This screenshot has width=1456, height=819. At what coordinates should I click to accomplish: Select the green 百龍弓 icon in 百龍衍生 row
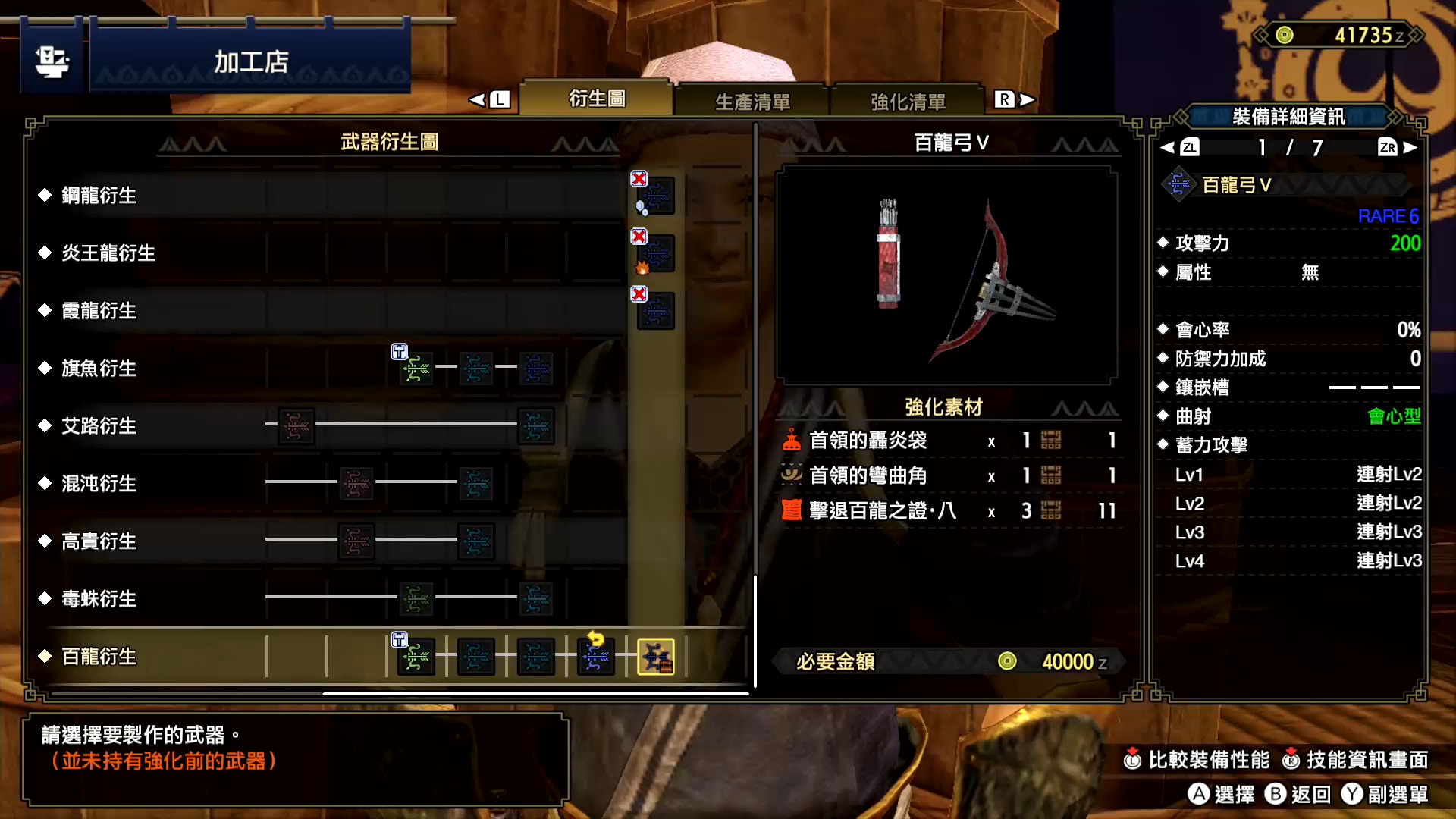(416, 657)
